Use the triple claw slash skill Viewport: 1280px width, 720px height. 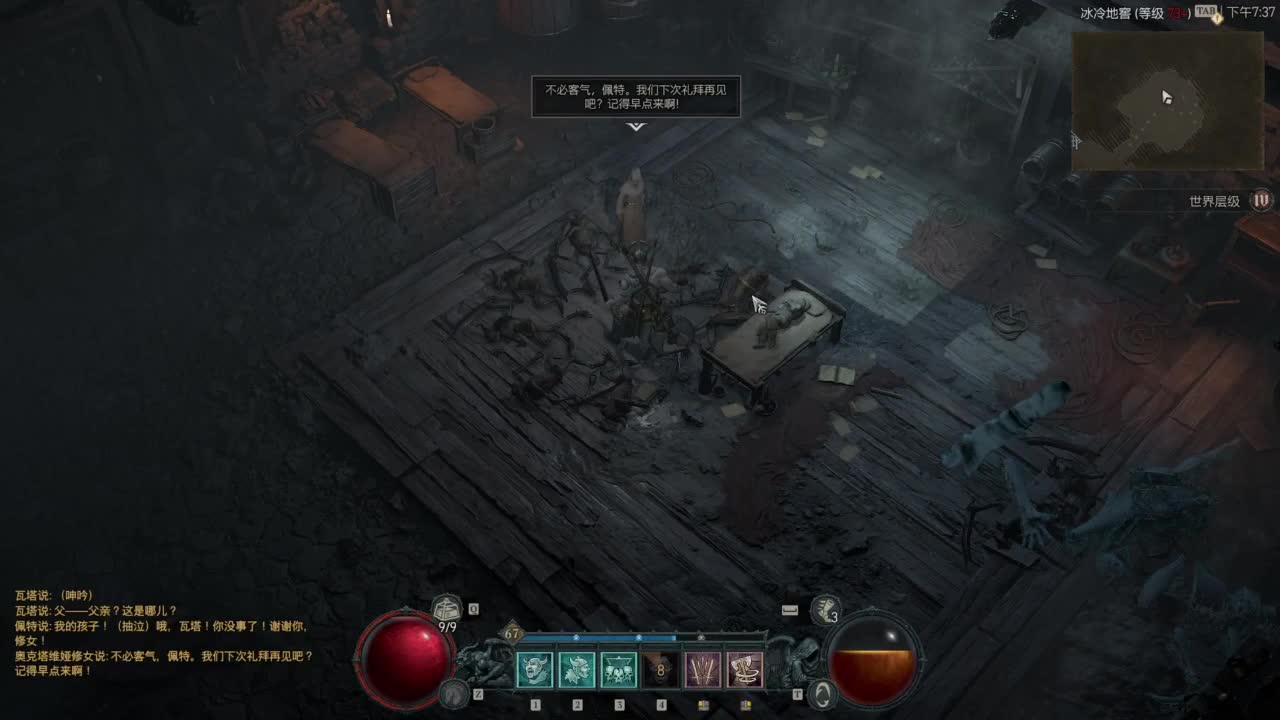click(703, 669)
